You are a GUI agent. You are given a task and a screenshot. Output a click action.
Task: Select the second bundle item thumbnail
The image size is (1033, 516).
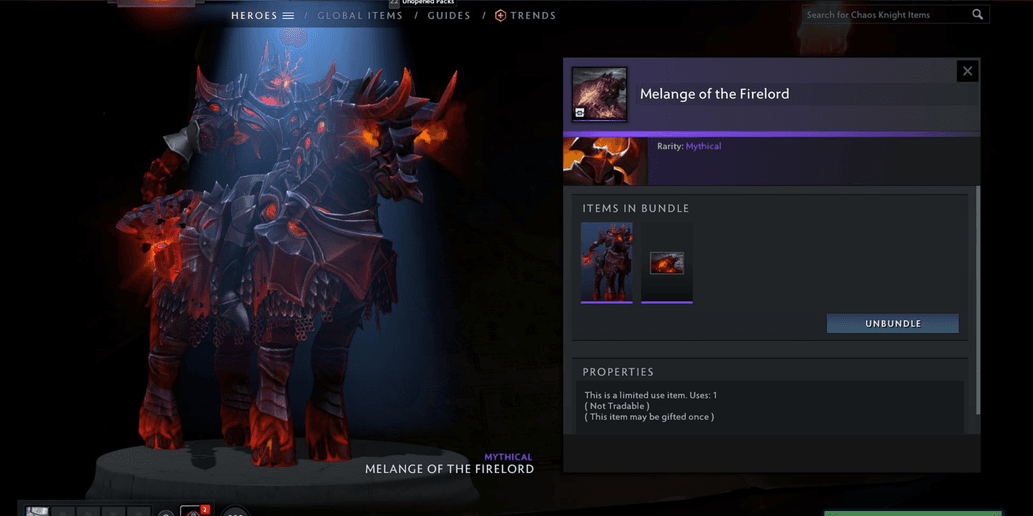[667, 263]
